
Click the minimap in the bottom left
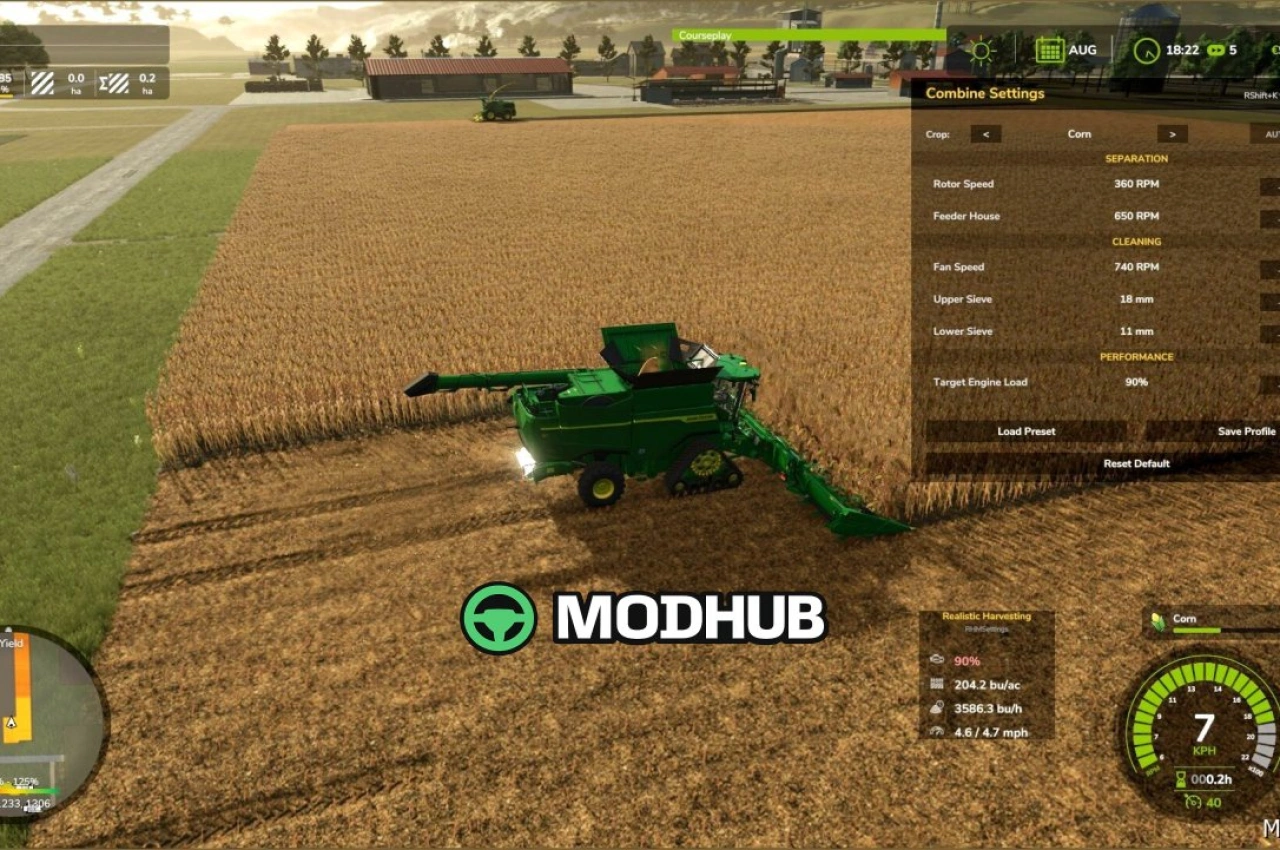point(45,720)
